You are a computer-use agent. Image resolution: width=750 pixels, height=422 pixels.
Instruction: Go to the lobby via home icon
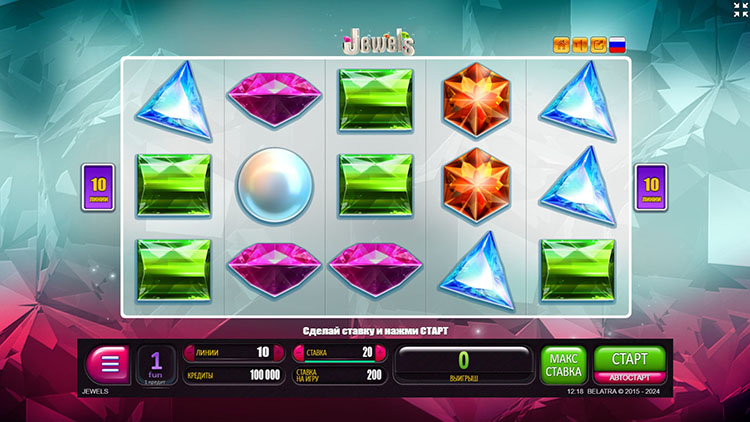[562, 44]
